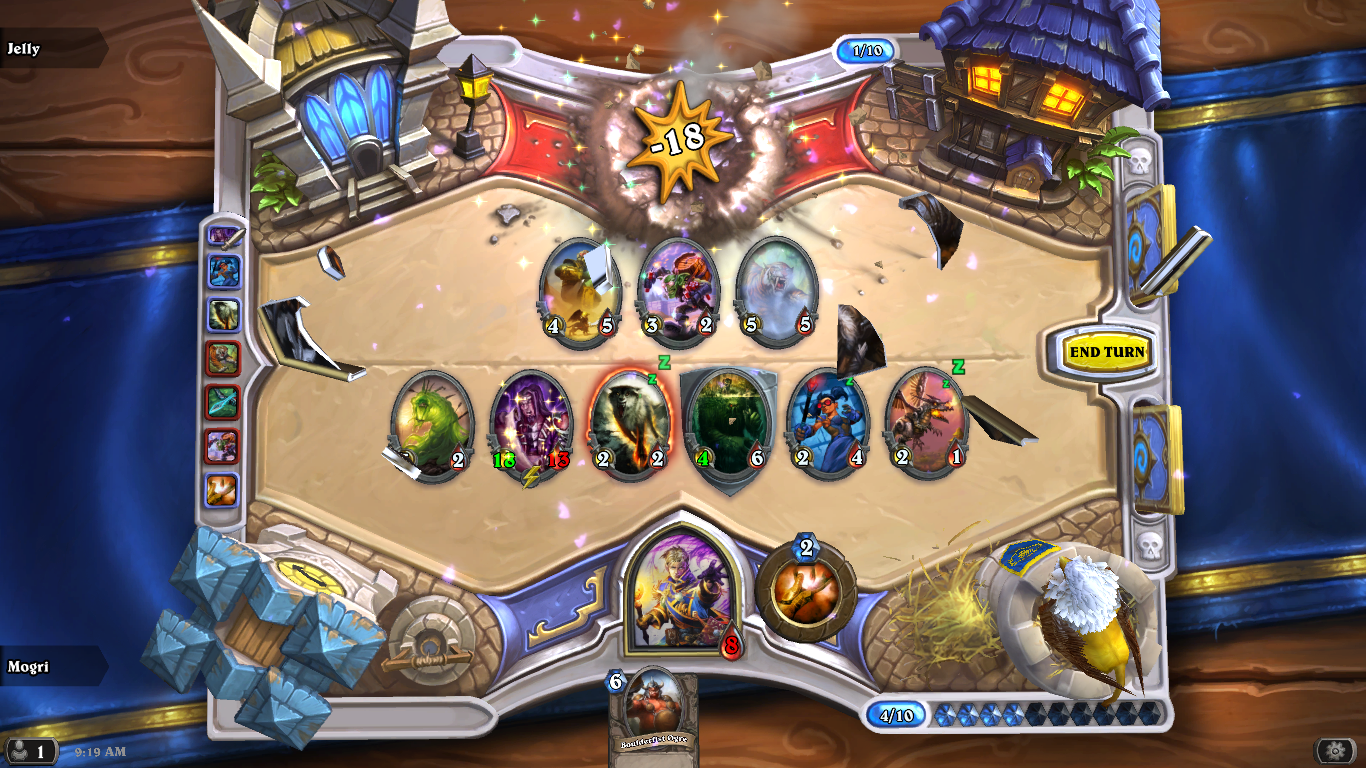View the sword attack history tile

click(x=224, y=237)
